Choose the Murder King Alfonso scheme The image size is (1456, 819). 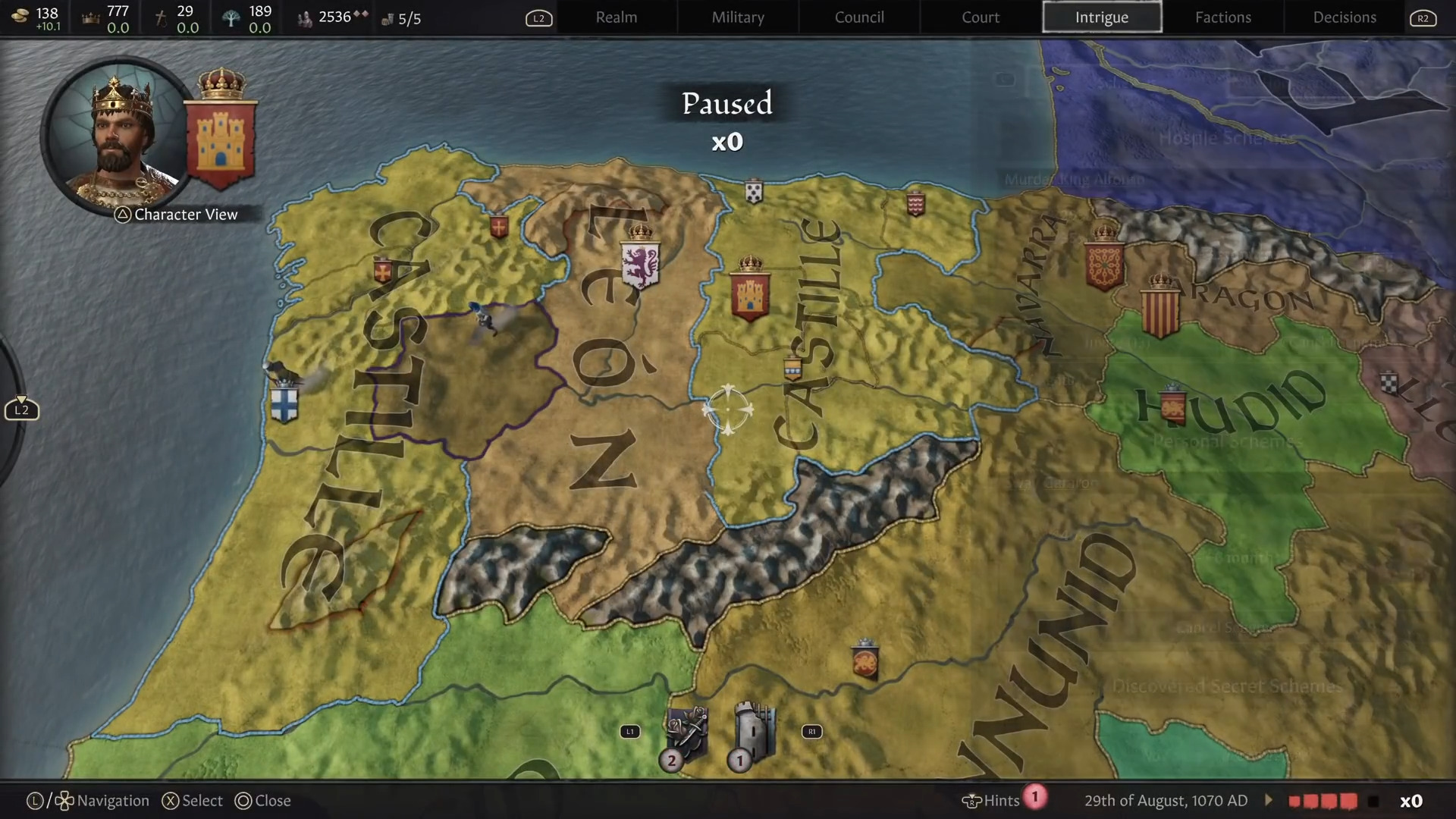[1075, 180]
